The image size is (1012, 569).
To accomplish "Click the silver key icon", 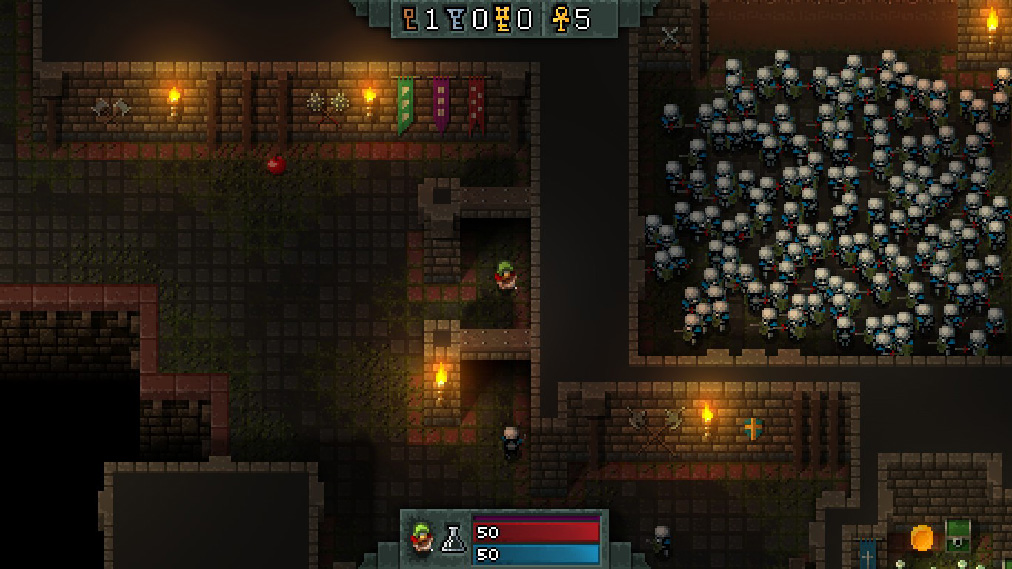I will pos(455,19).
